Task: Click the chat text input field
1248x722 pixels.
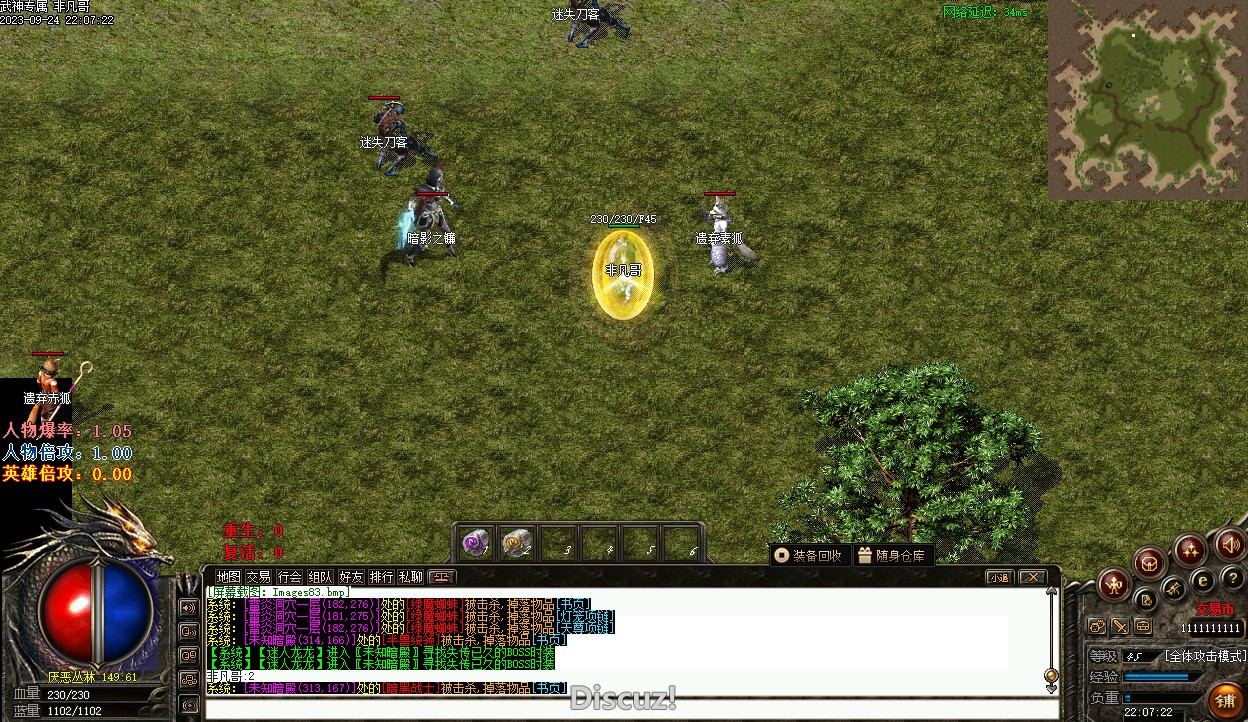Action: pos(630,709)
